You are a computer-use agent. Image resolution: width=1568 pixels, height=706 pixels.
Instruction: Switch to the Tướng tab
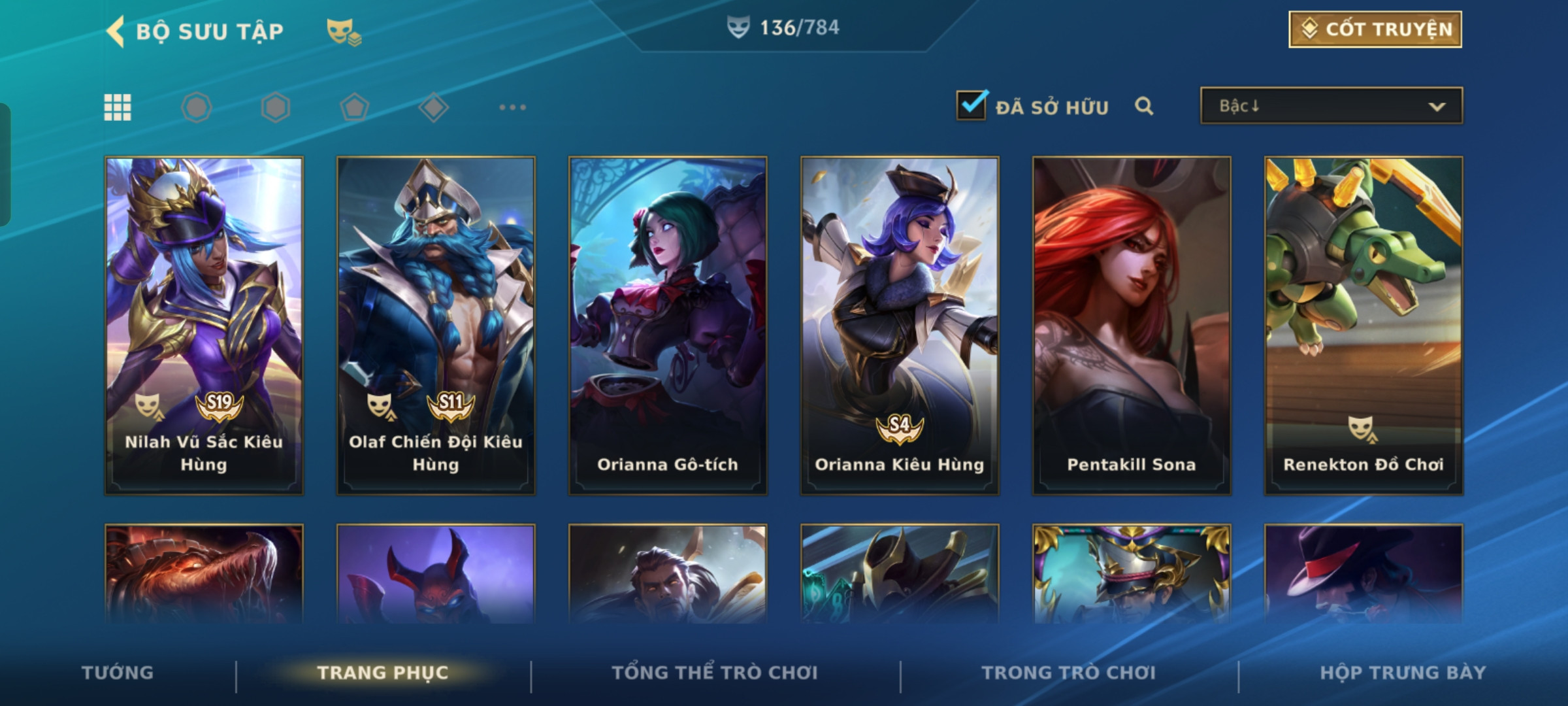[x=118, y=673]
